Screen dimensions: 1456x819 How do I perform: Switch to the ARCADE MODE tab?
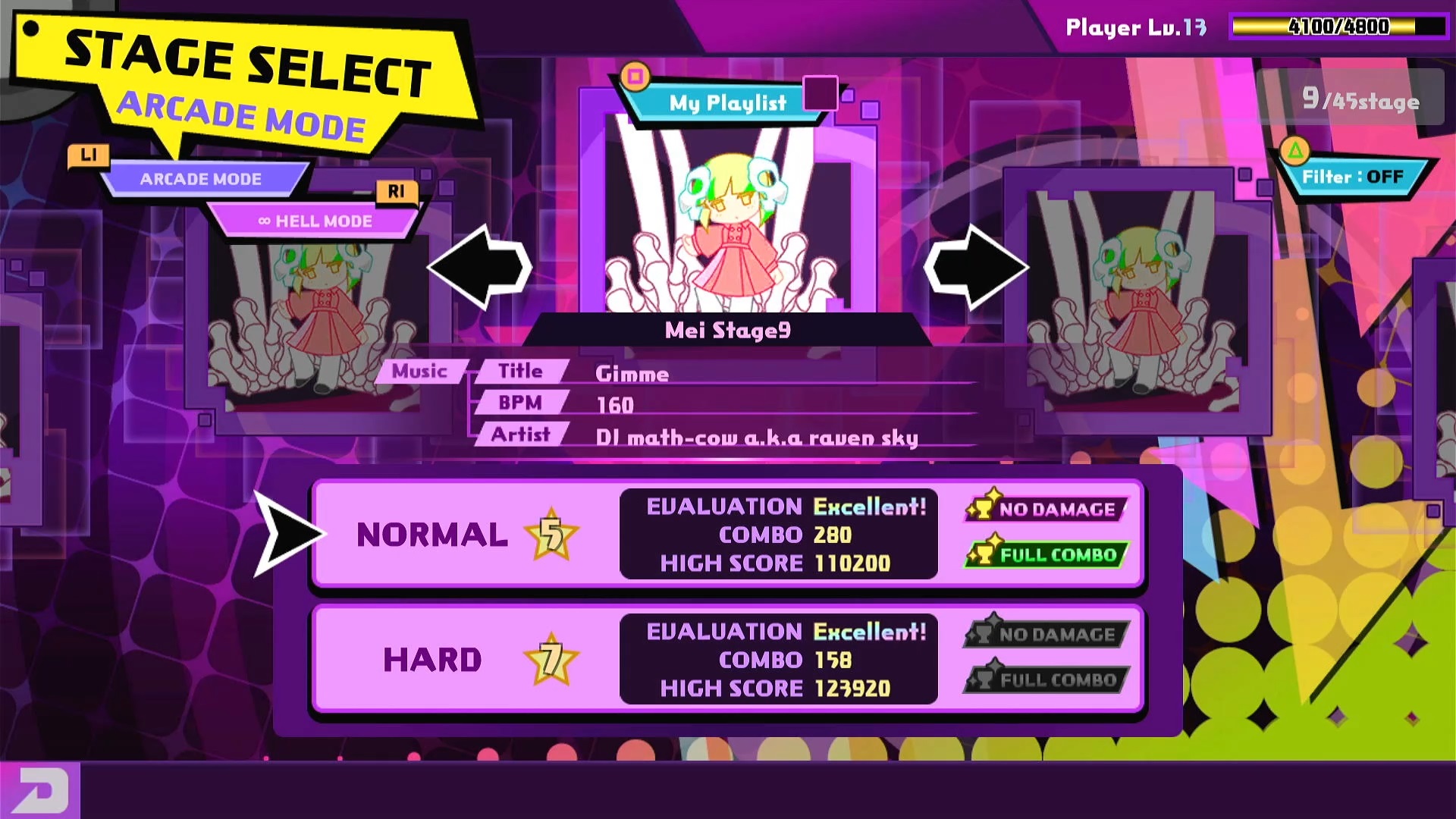coord(201,180)
